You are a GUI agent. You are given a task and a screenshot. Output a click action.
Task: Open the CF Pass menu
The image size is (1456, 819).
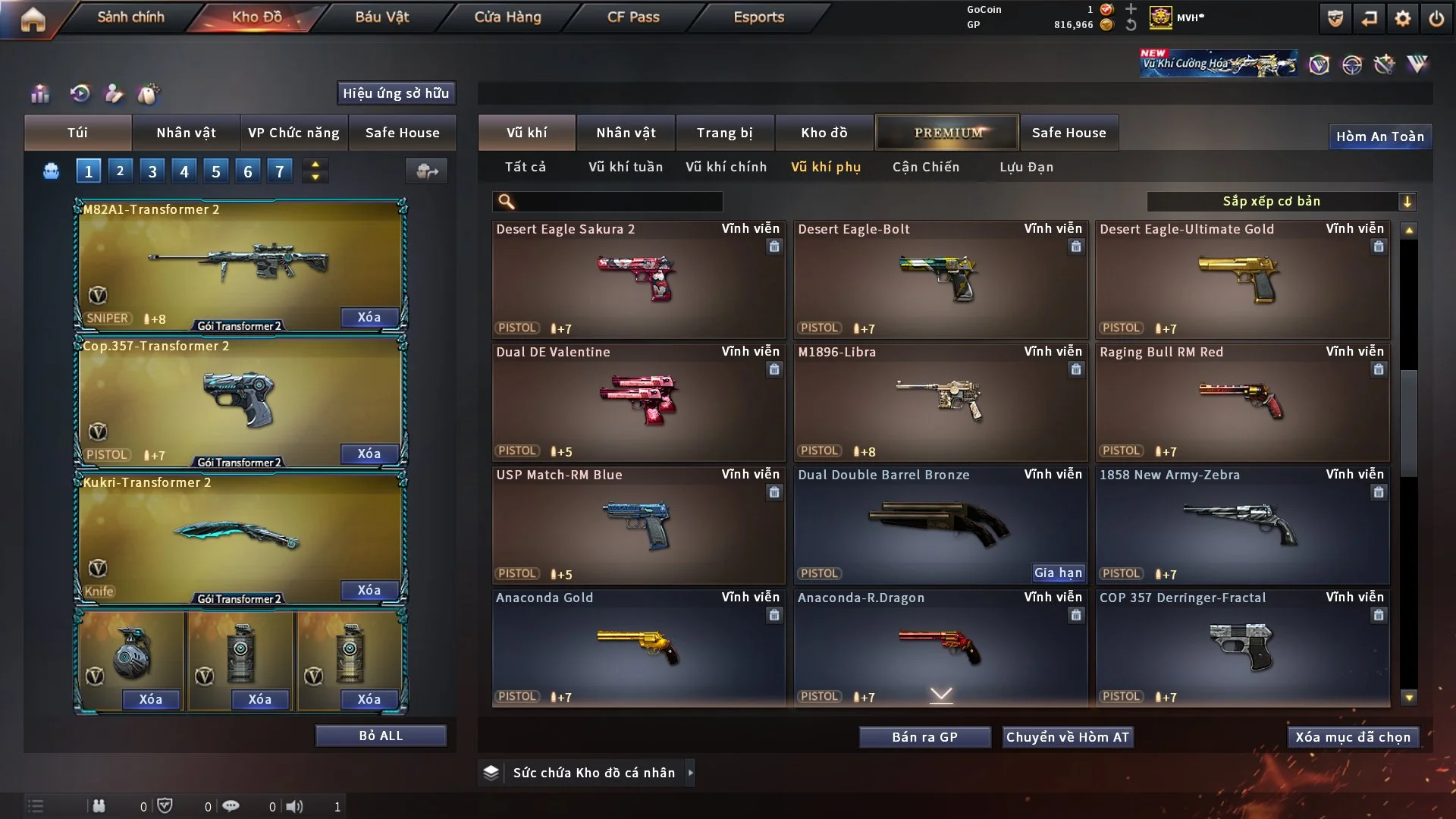pos(633,17)
